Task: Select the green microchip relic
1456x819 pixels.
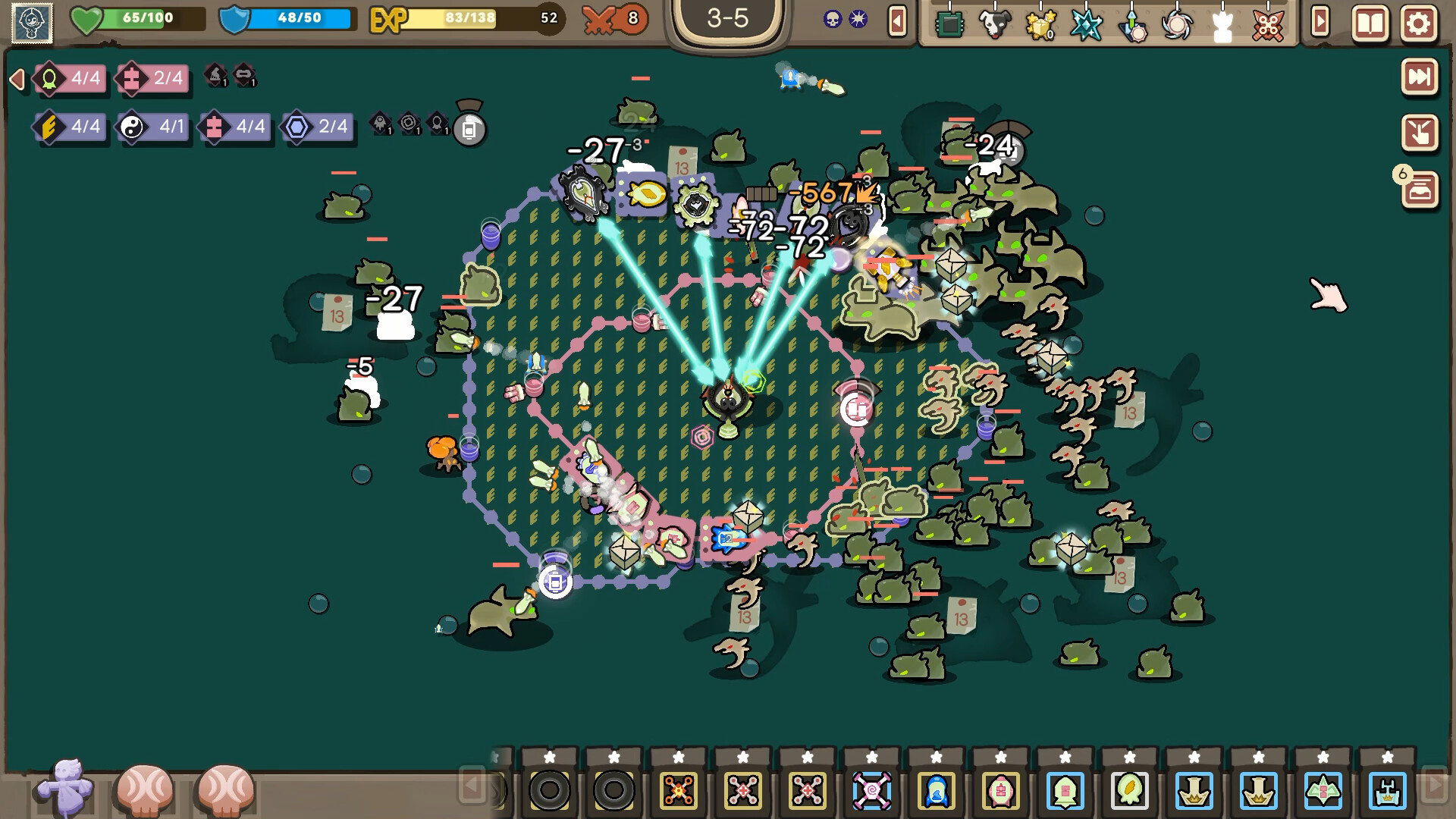Action: (x=949, y=25)
